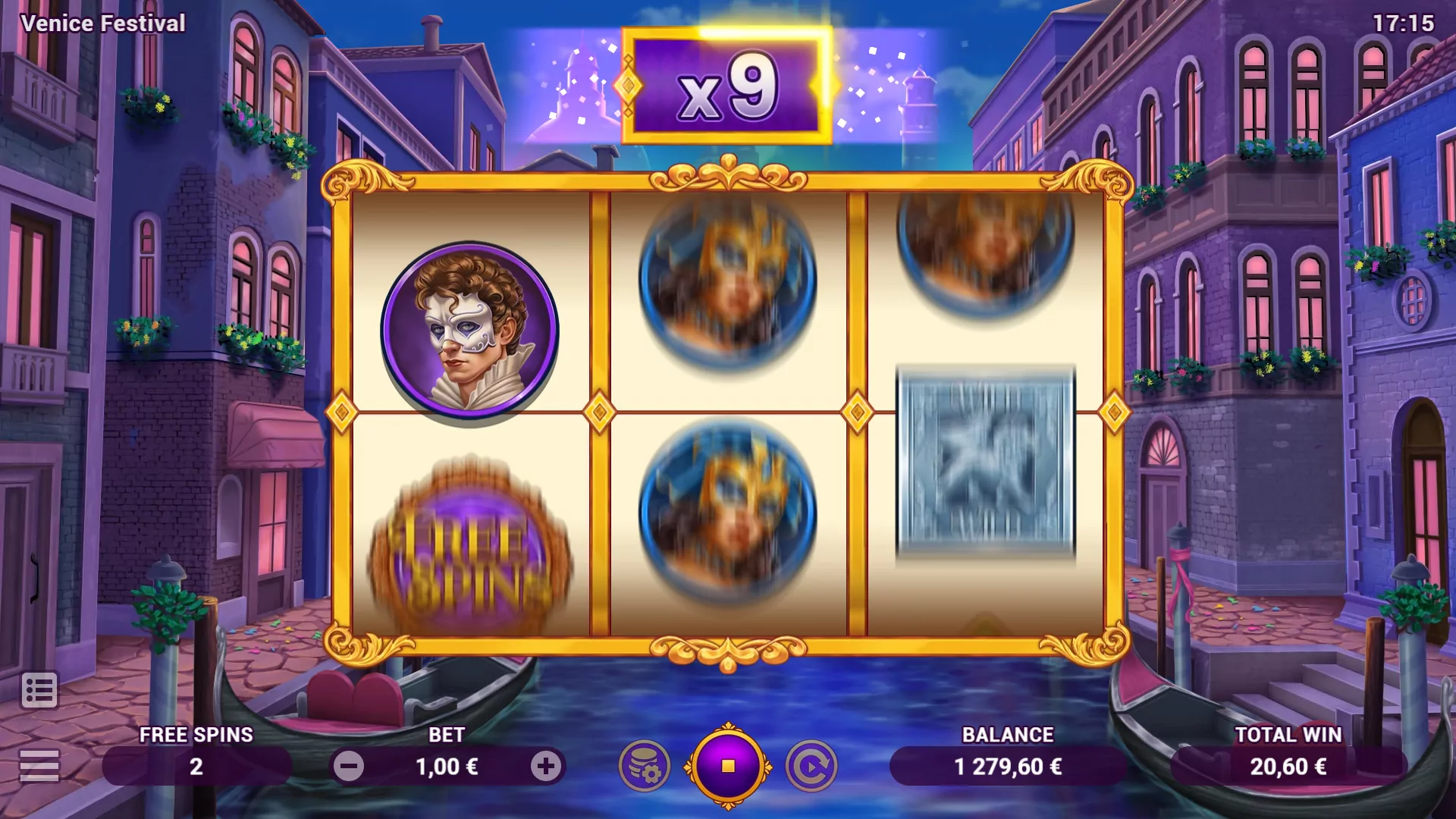The width and height of the screenshot is (1456, 819).
Task: Open bet settings via coin-and-gear icon
Action: pos(644,767)
